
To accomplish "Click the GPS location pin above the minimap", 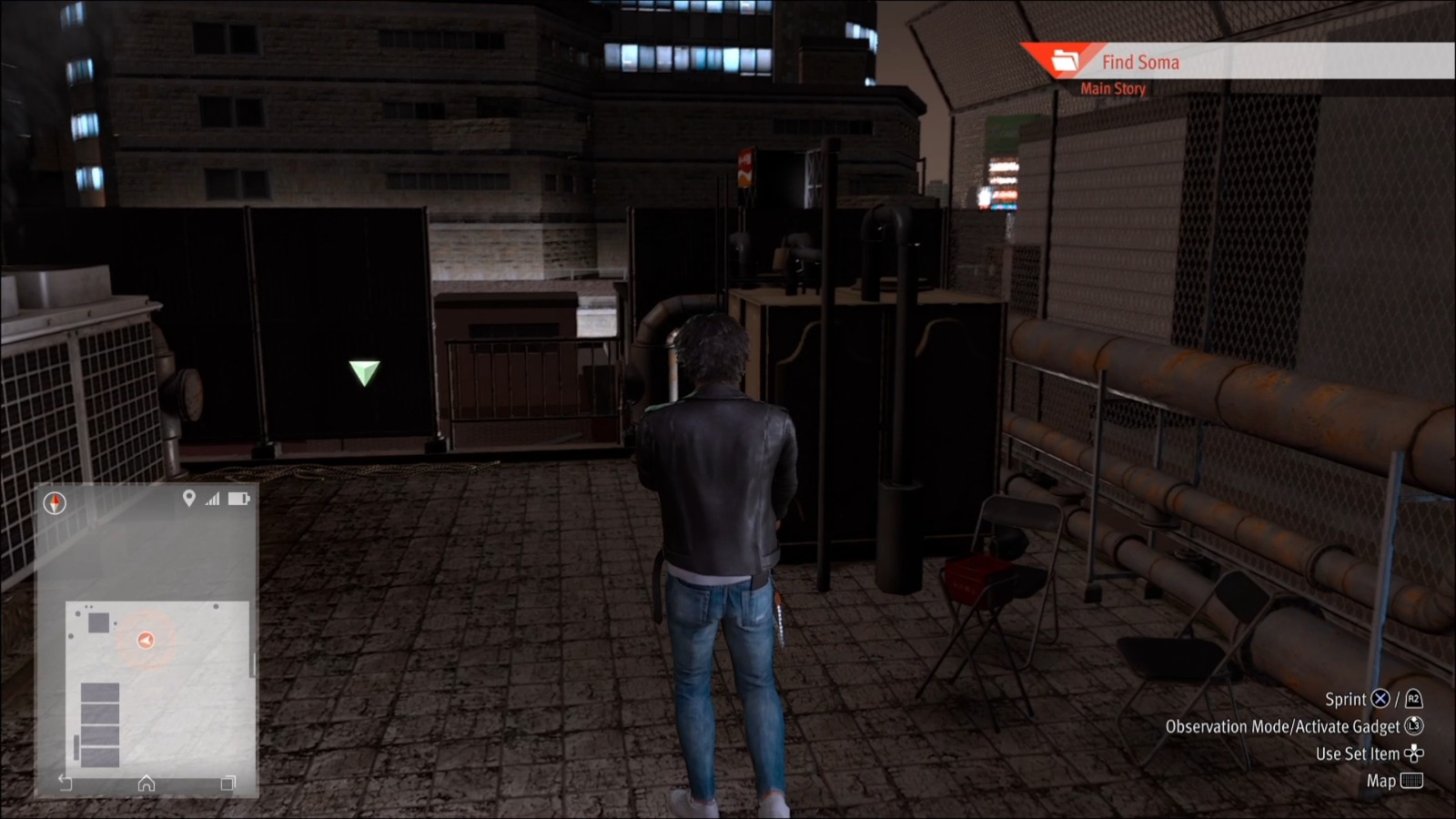I will tap(189, 498).
